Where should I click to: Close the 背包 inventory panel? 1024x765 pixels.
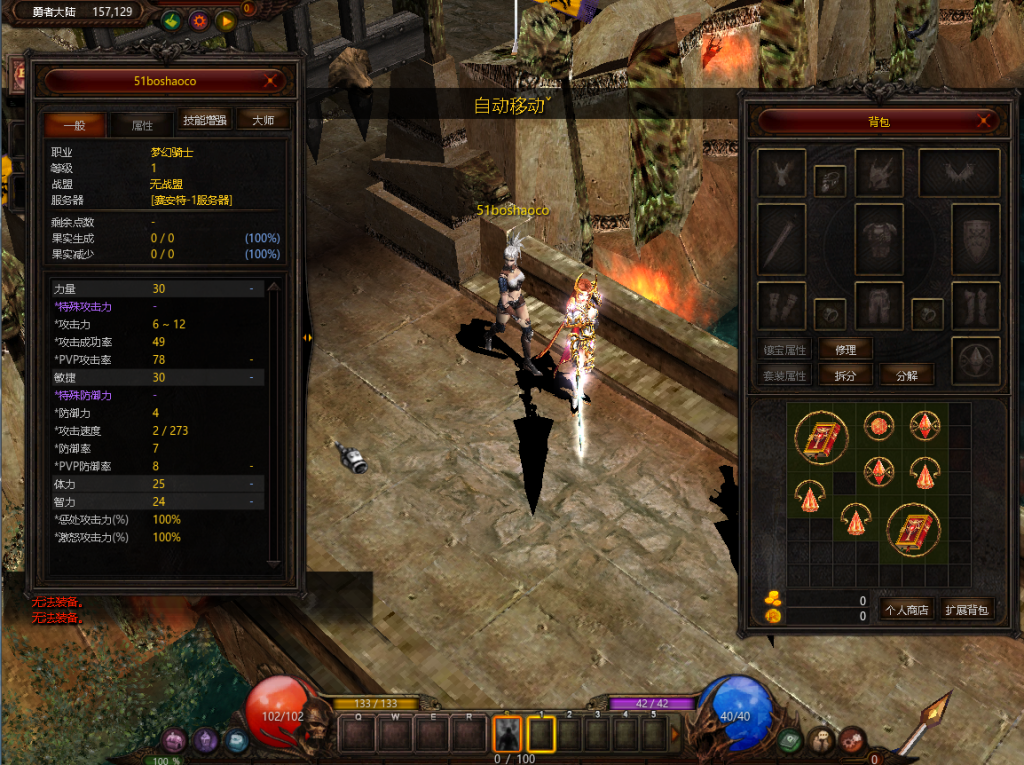(x=987, y=122)
